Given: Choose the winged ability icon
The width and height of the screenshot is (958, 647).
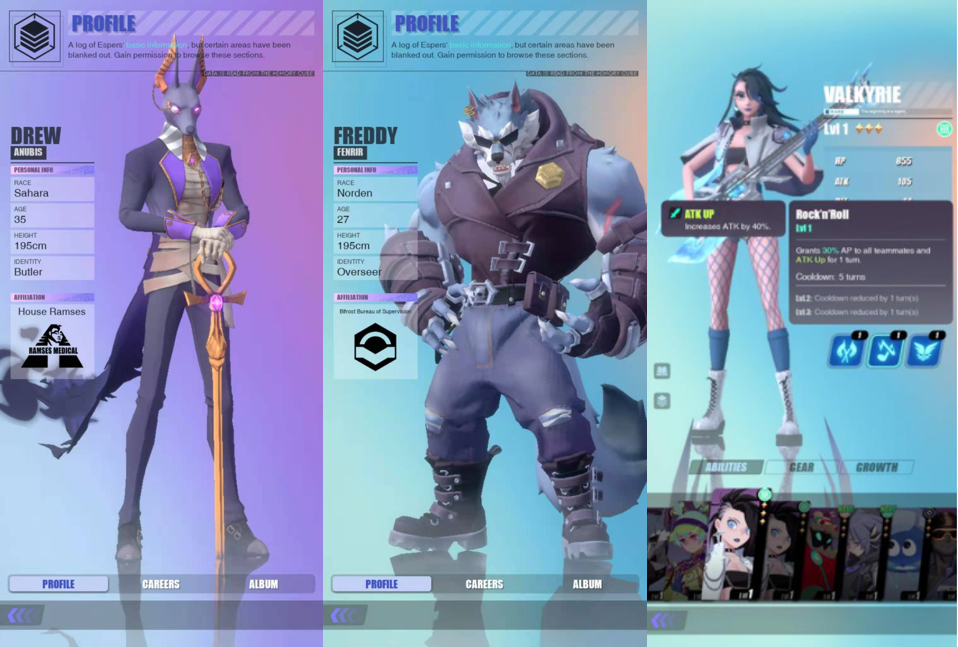Looking at the screenshot, I should point(923,350).
